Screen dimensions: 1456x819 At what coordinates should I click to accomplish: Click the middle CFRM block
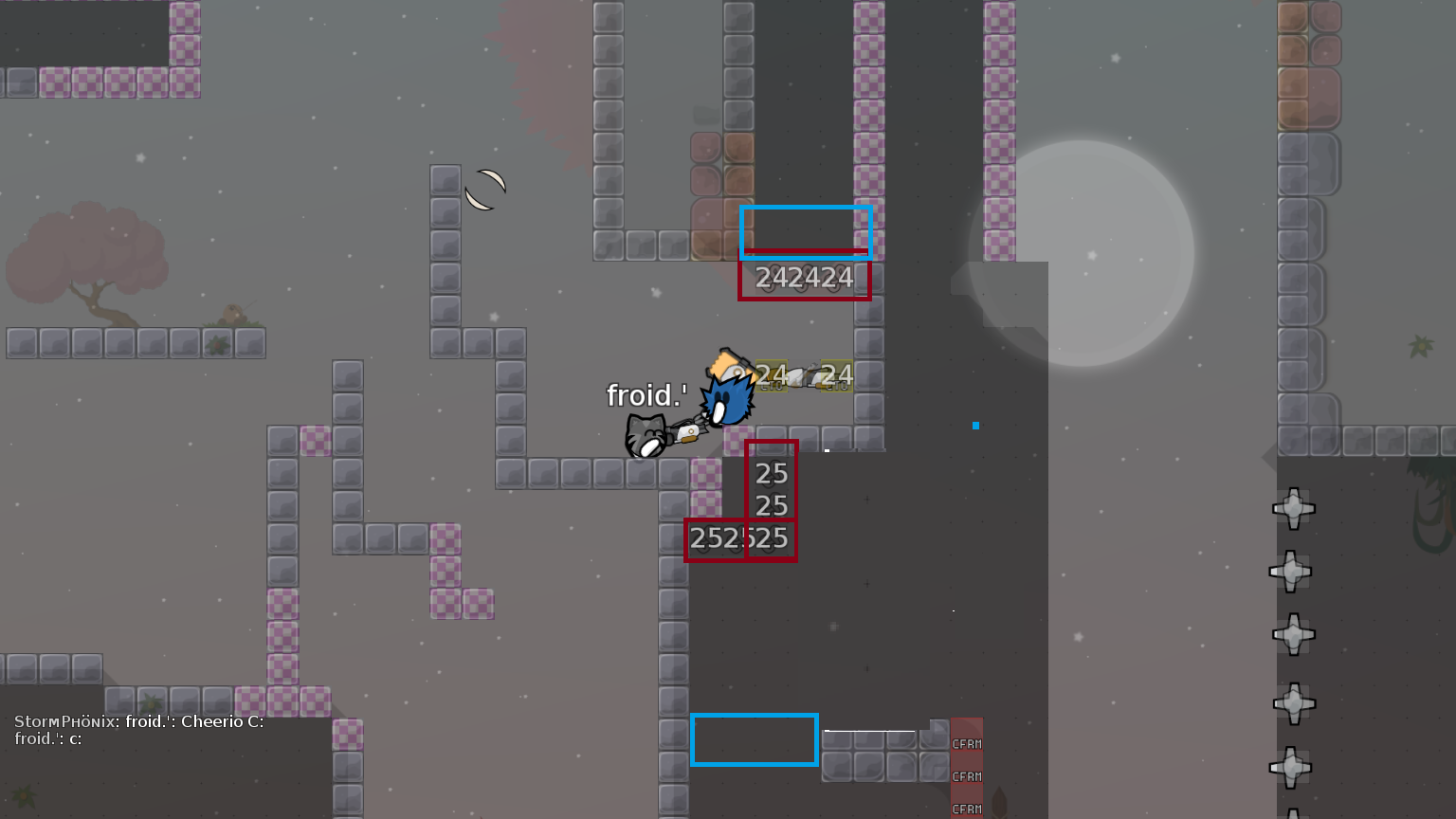coord(966,775)
